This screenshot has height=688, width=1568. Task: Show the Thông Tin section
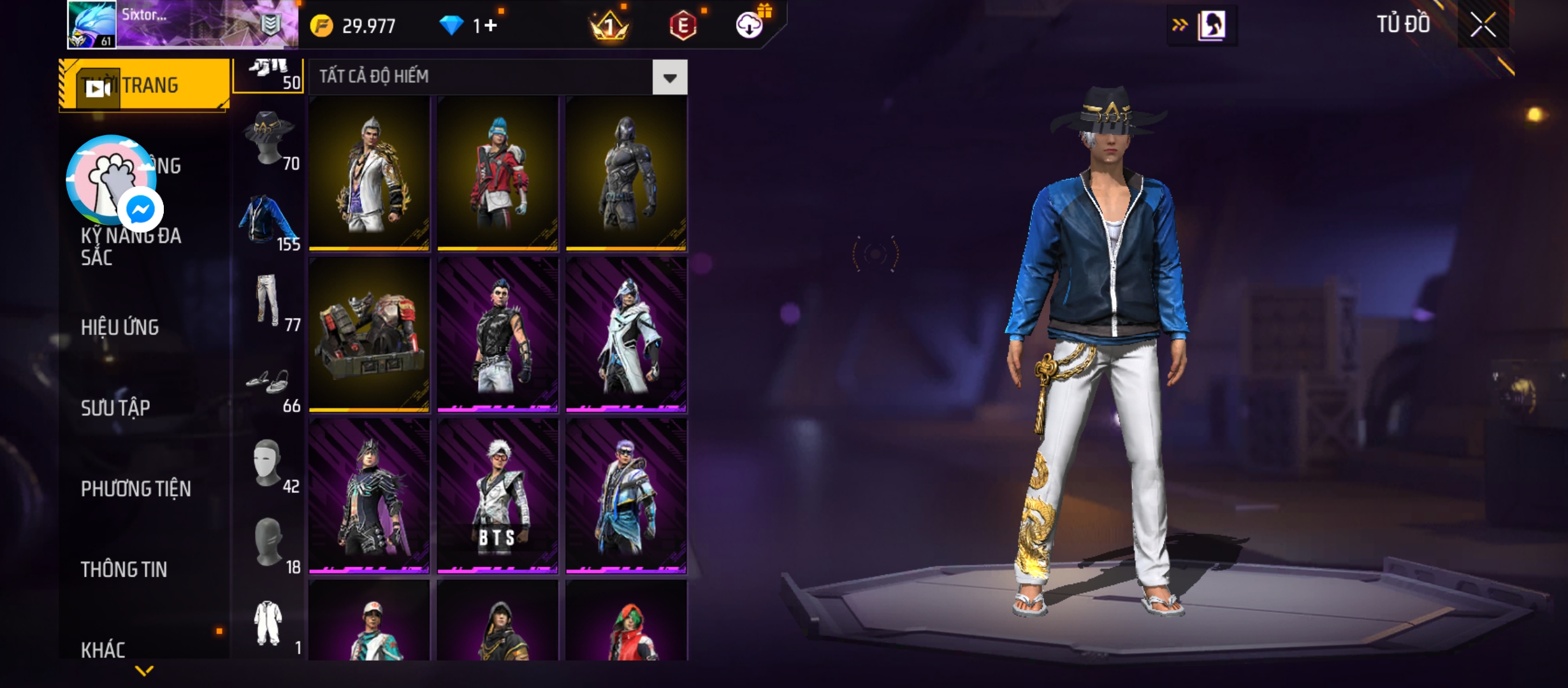pyautogui.click(x=124, y=569)
